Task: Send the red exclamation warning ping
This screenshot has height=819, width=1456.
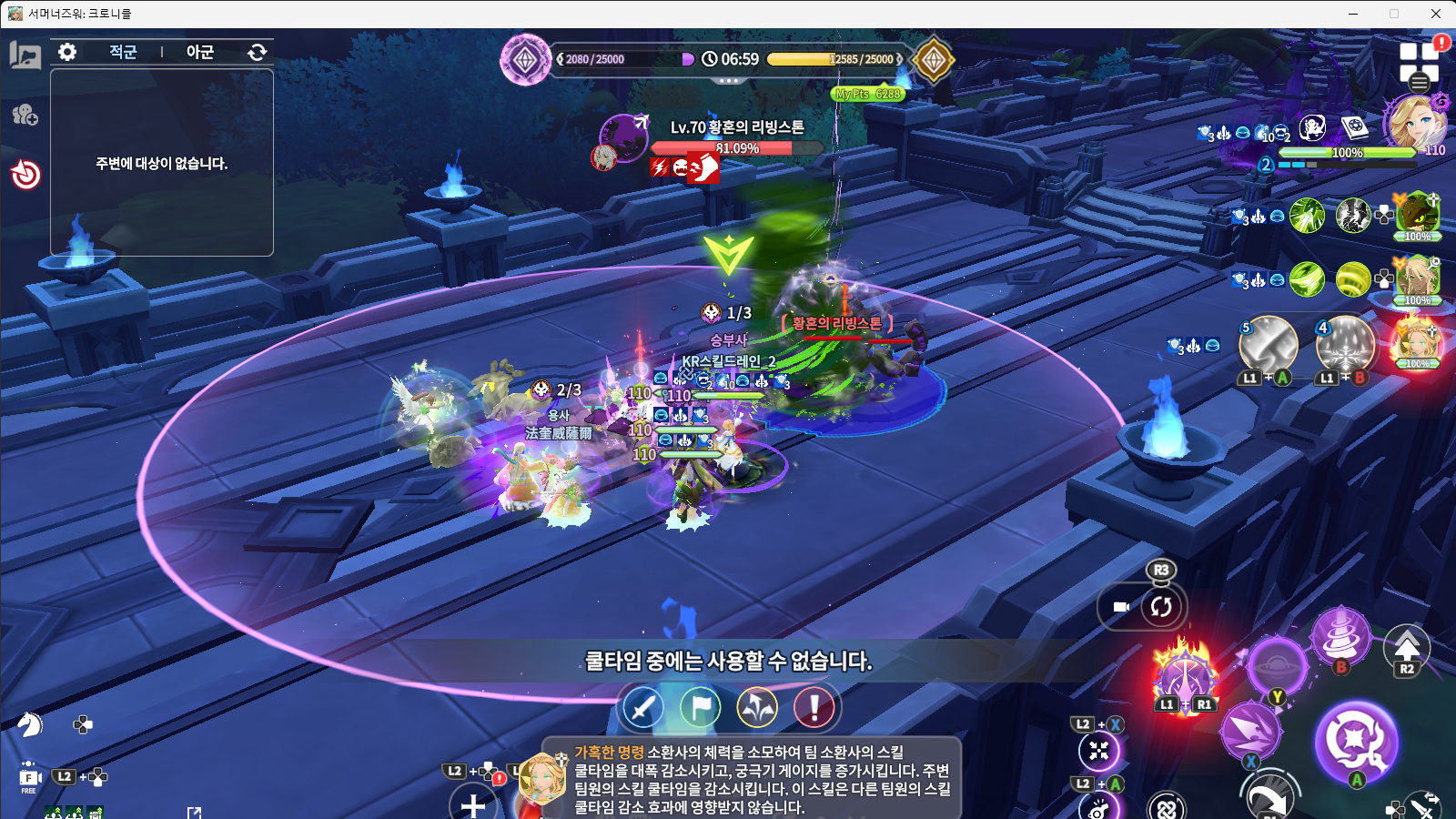Action: click(814, 707)
